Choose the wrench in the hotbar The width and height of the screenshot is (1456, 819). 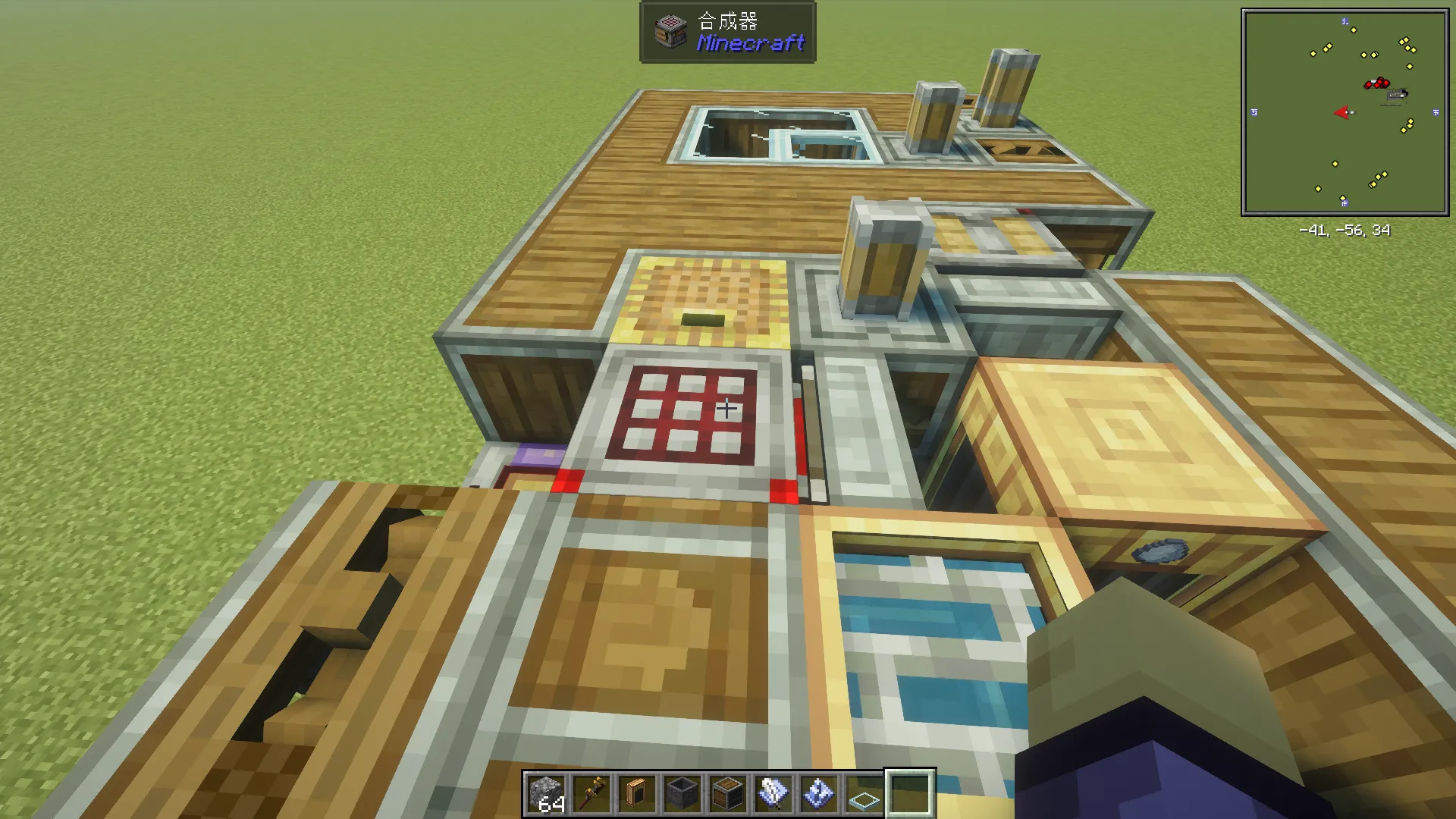click(x=591, y=794)
